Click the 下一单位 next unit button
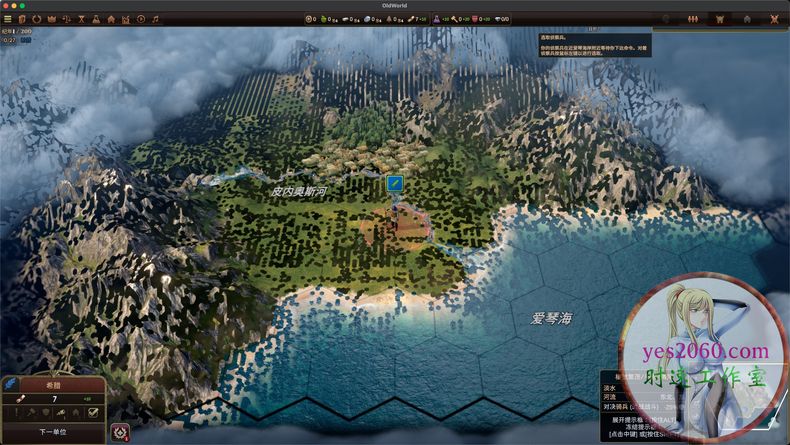Screen dimensions: 790x445 coord(53,432)
